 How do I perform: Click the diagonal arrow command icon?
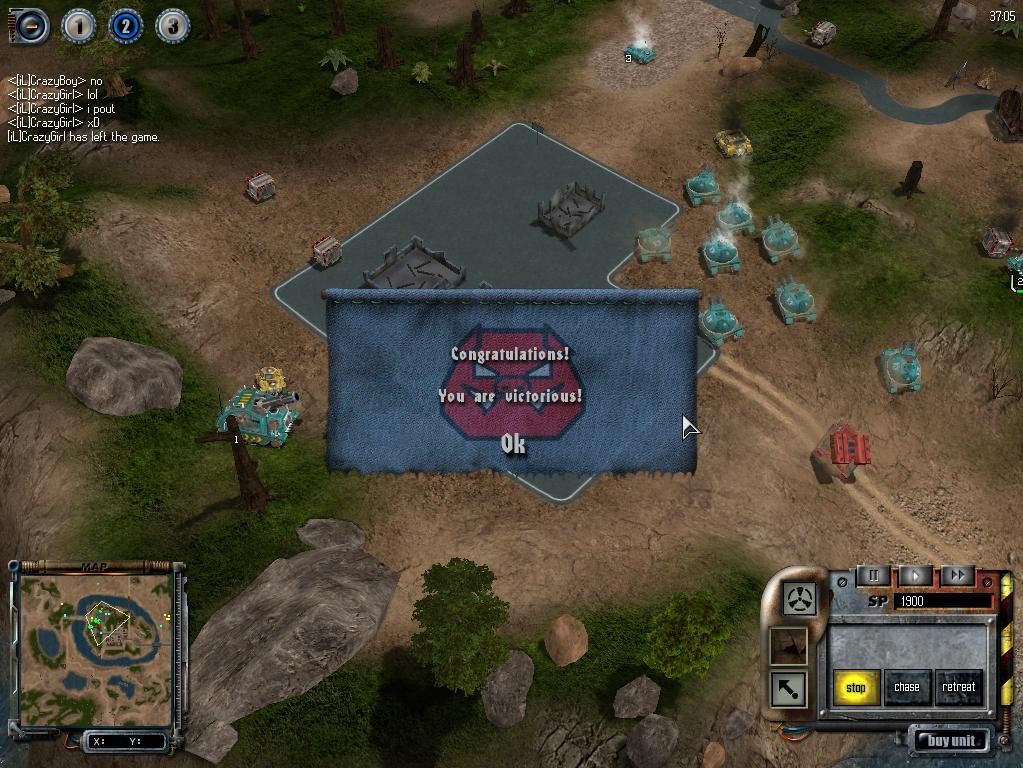(x=788, y=689)
